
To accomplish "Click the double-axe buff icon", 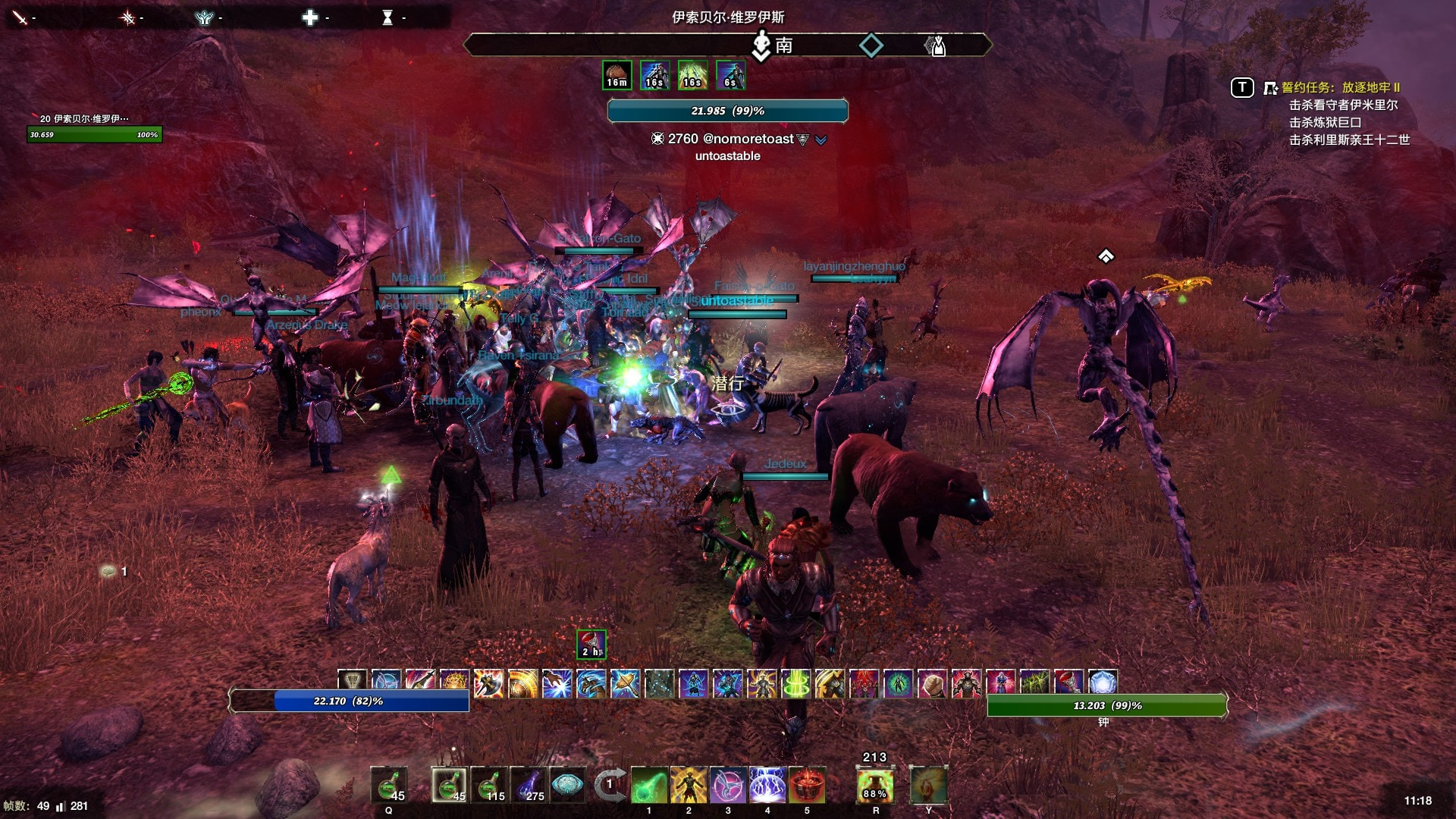I will (488, 683).
